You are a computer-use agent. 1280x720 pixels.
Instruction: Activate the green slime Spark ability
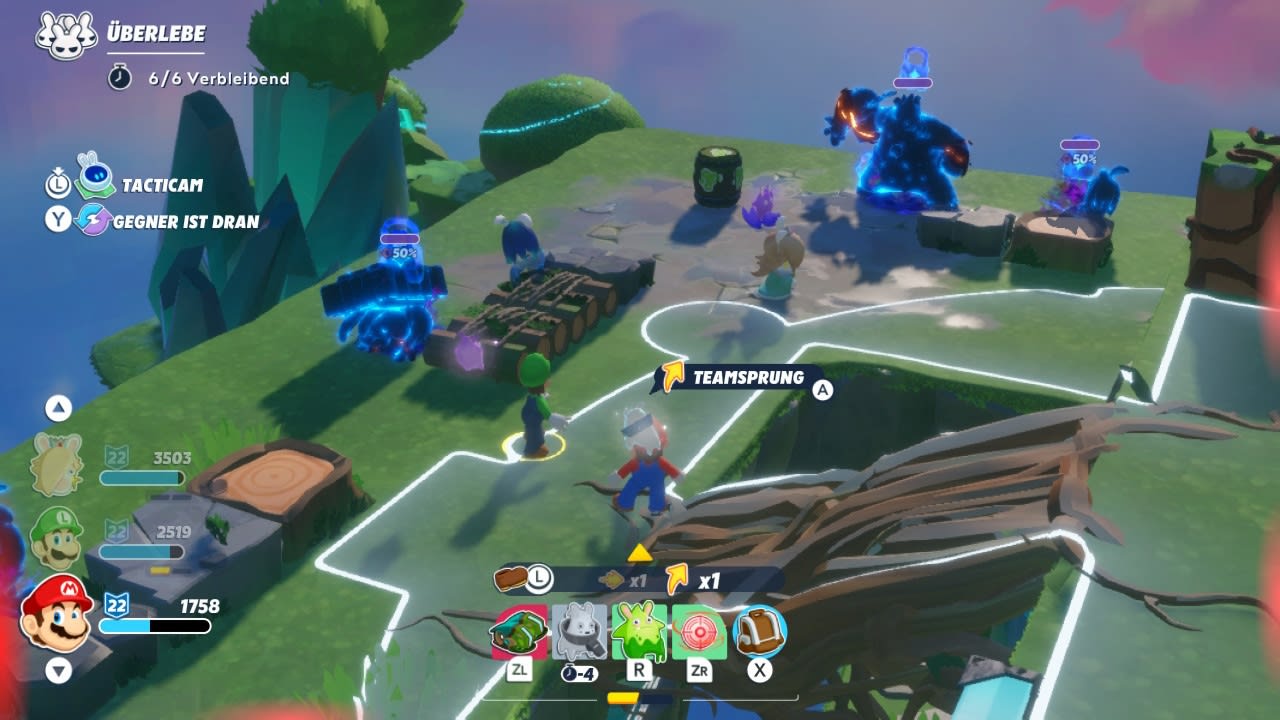click(x=640, y=632)
